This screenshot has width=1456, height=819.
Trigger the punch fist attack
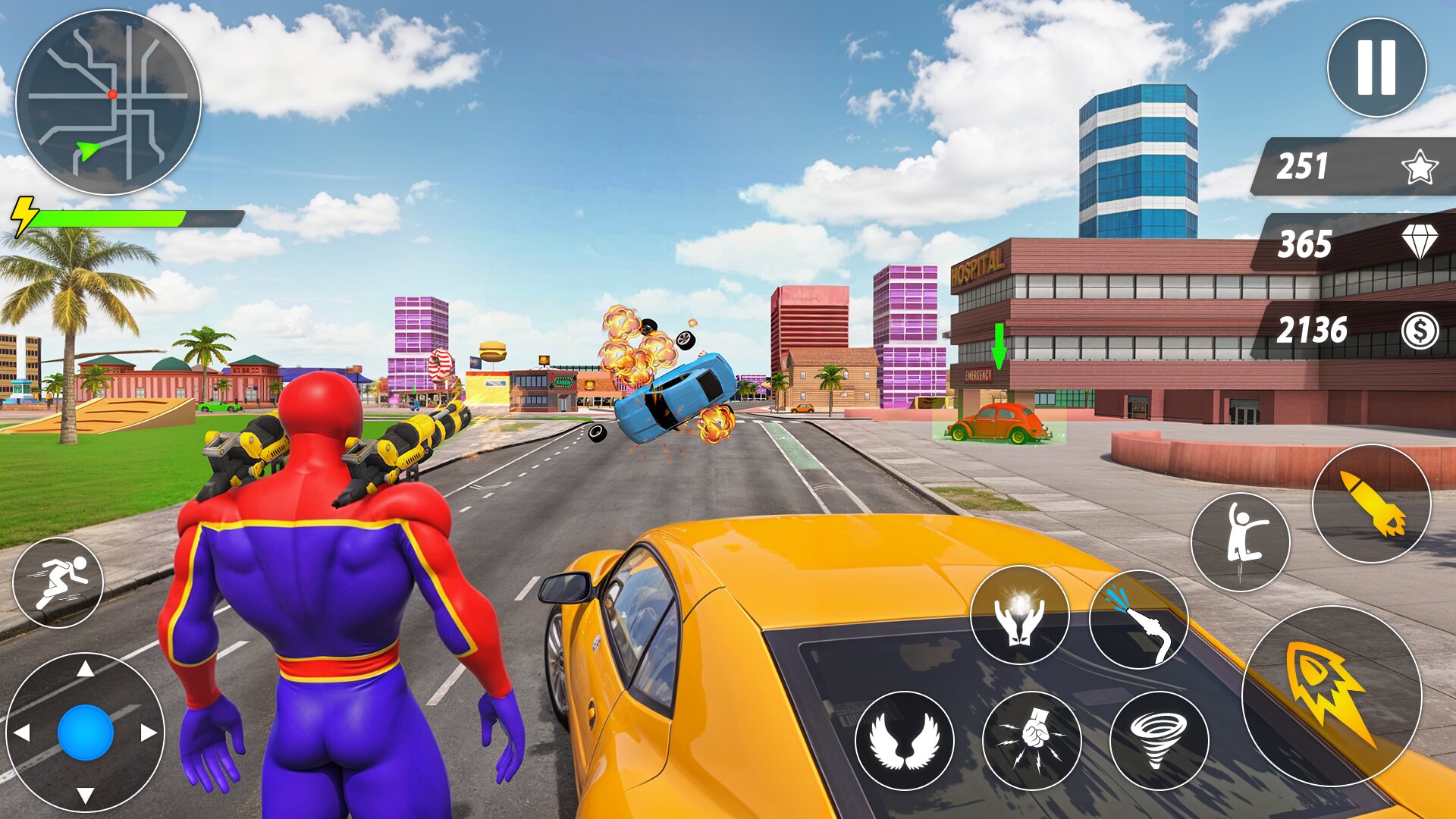click(x=1031, y=740)
